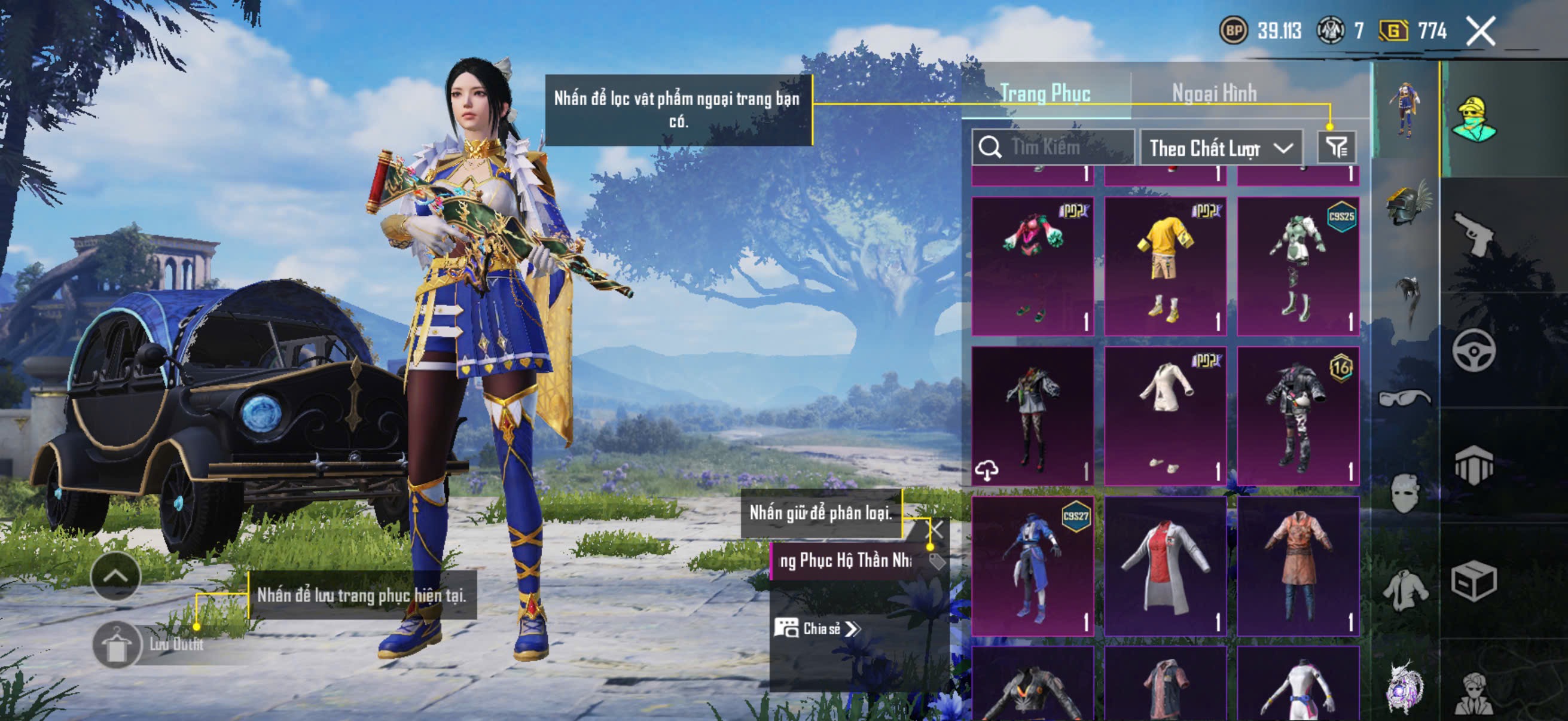Image resolution: width=1568 pixels, height=721 pixels.
Task: Expand the round up-arrow button
Action: click(x=115, y=576)
